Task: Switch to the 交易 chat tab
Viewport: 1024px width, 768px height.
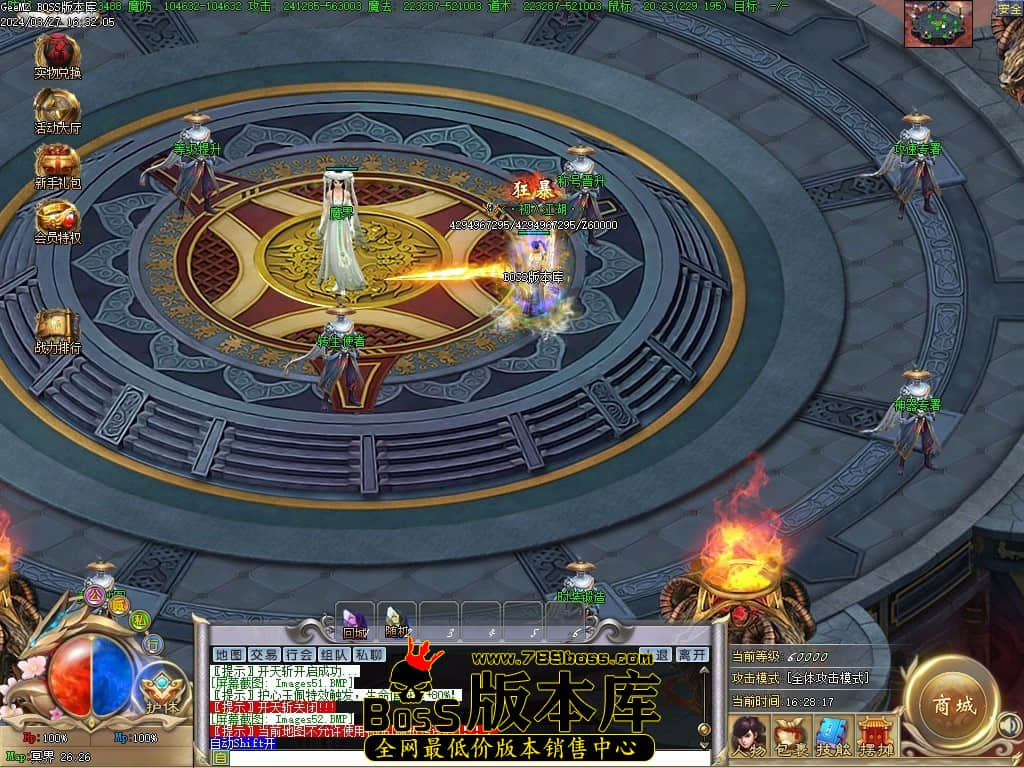Action: [264, 654]
